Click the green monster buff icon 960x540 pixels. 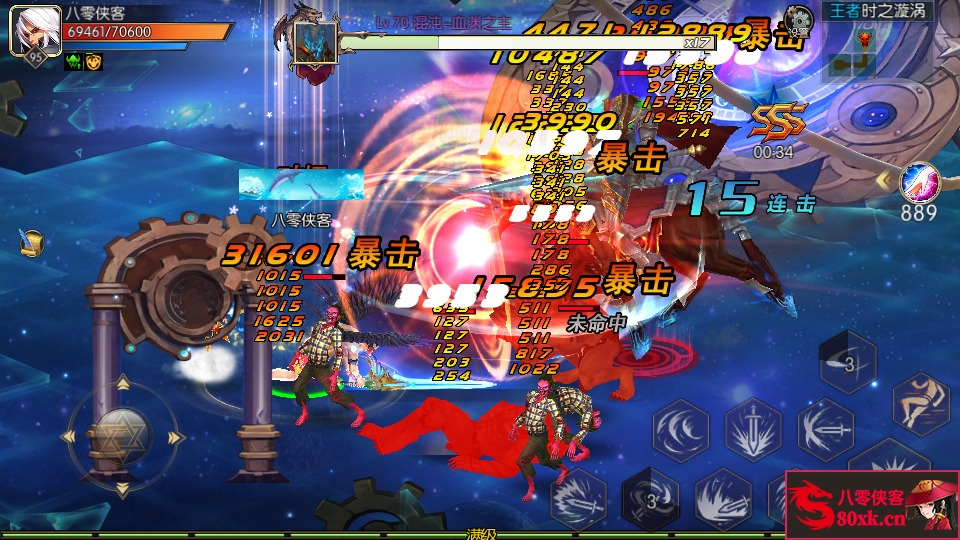point(74,61)
